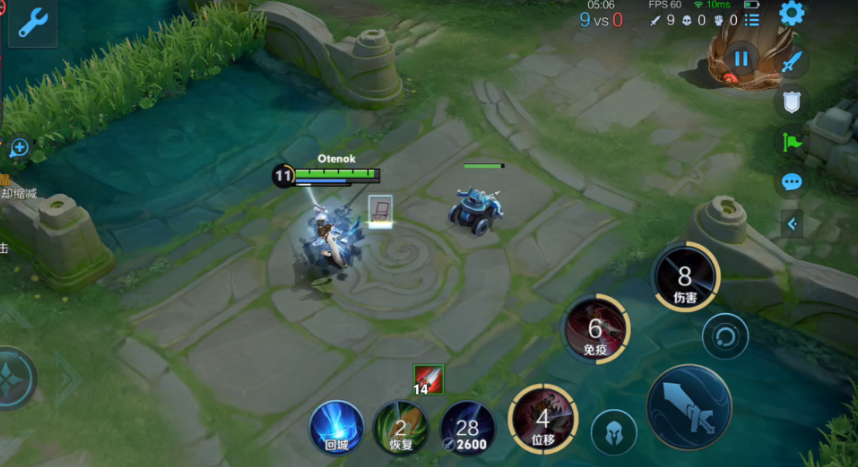The image size is (858, 467).
Task: Tap the helmet hero-targeting button
Action: 614,432
